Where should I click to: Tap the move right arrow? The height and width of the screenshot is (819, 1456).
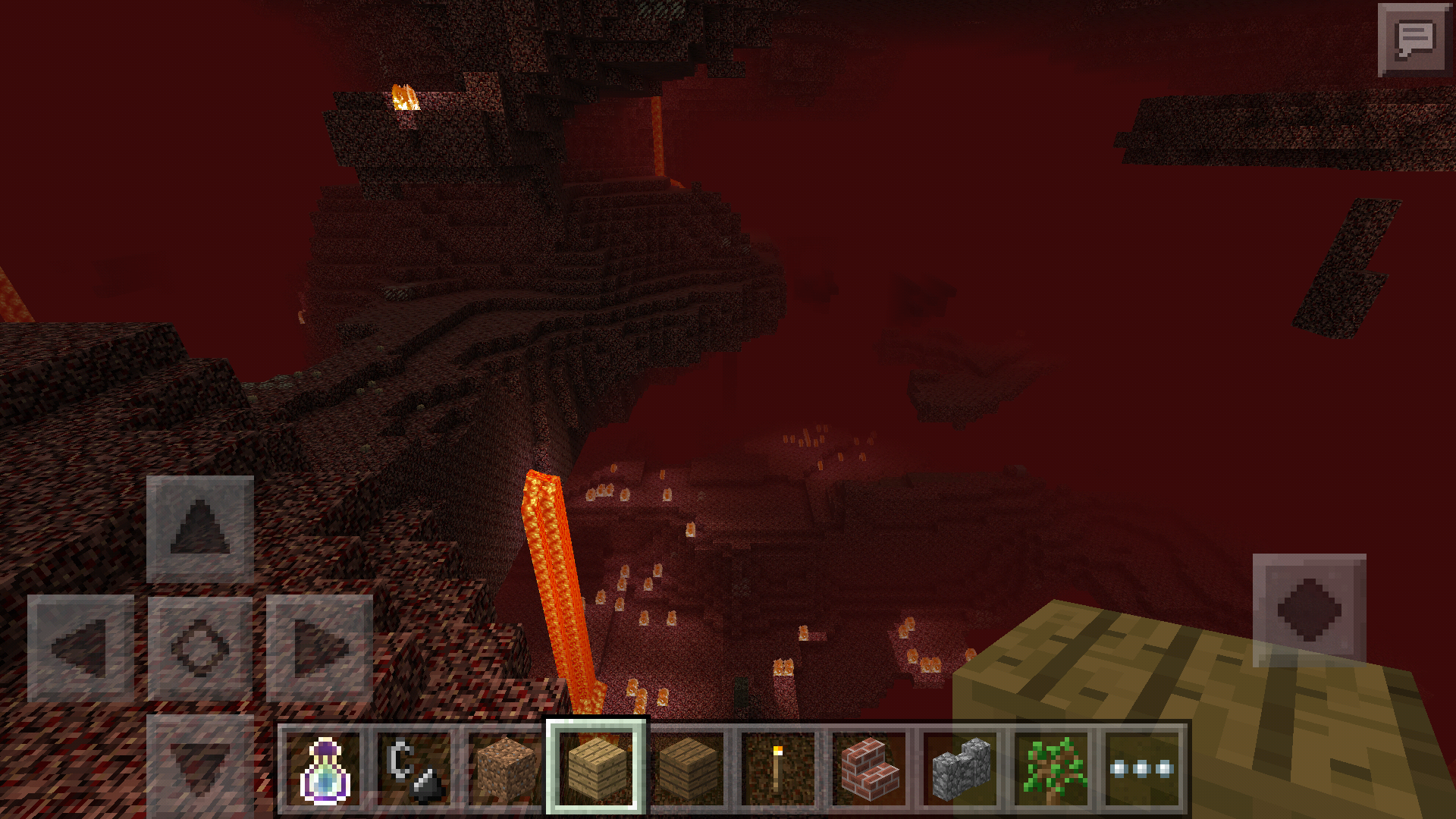319,648
